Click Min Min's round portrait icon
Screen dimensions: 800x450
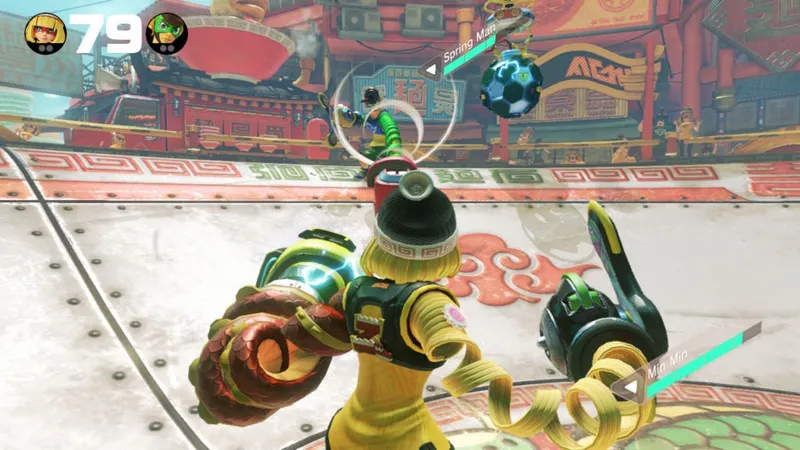click(x=45, y=32)
